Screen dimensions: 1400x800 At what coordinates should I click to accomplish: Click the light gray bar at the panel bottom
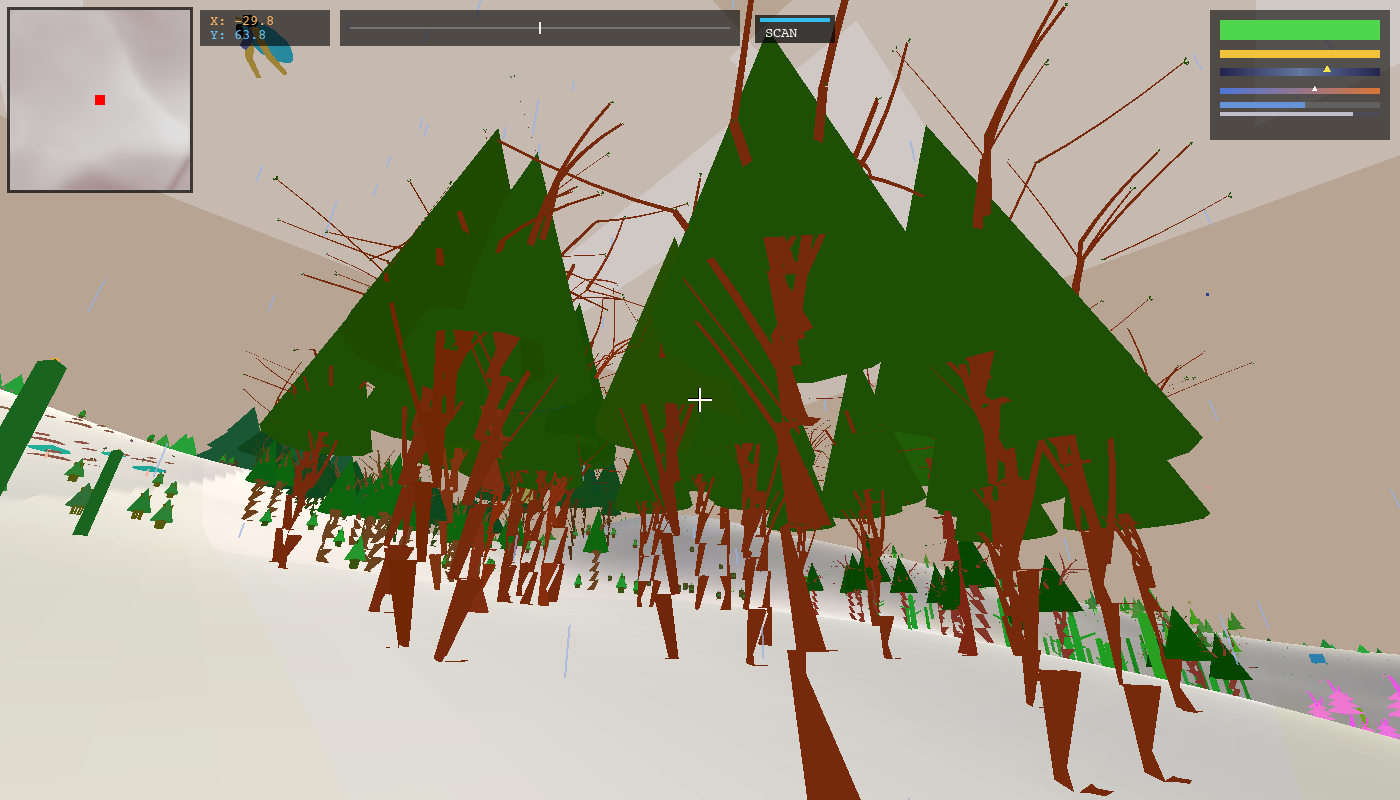1287,113
